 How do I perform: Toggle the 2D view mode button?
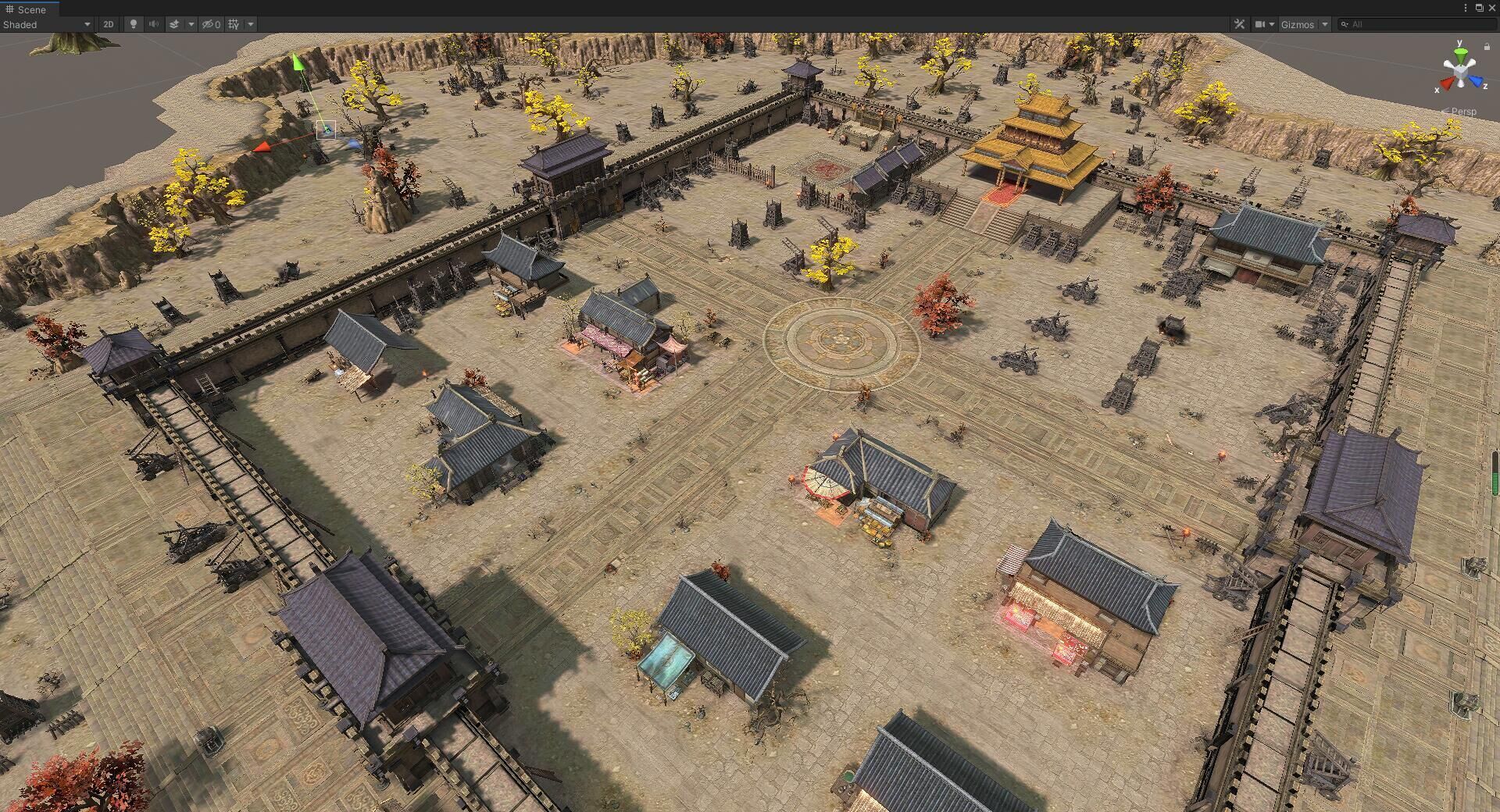pos(109,24)
